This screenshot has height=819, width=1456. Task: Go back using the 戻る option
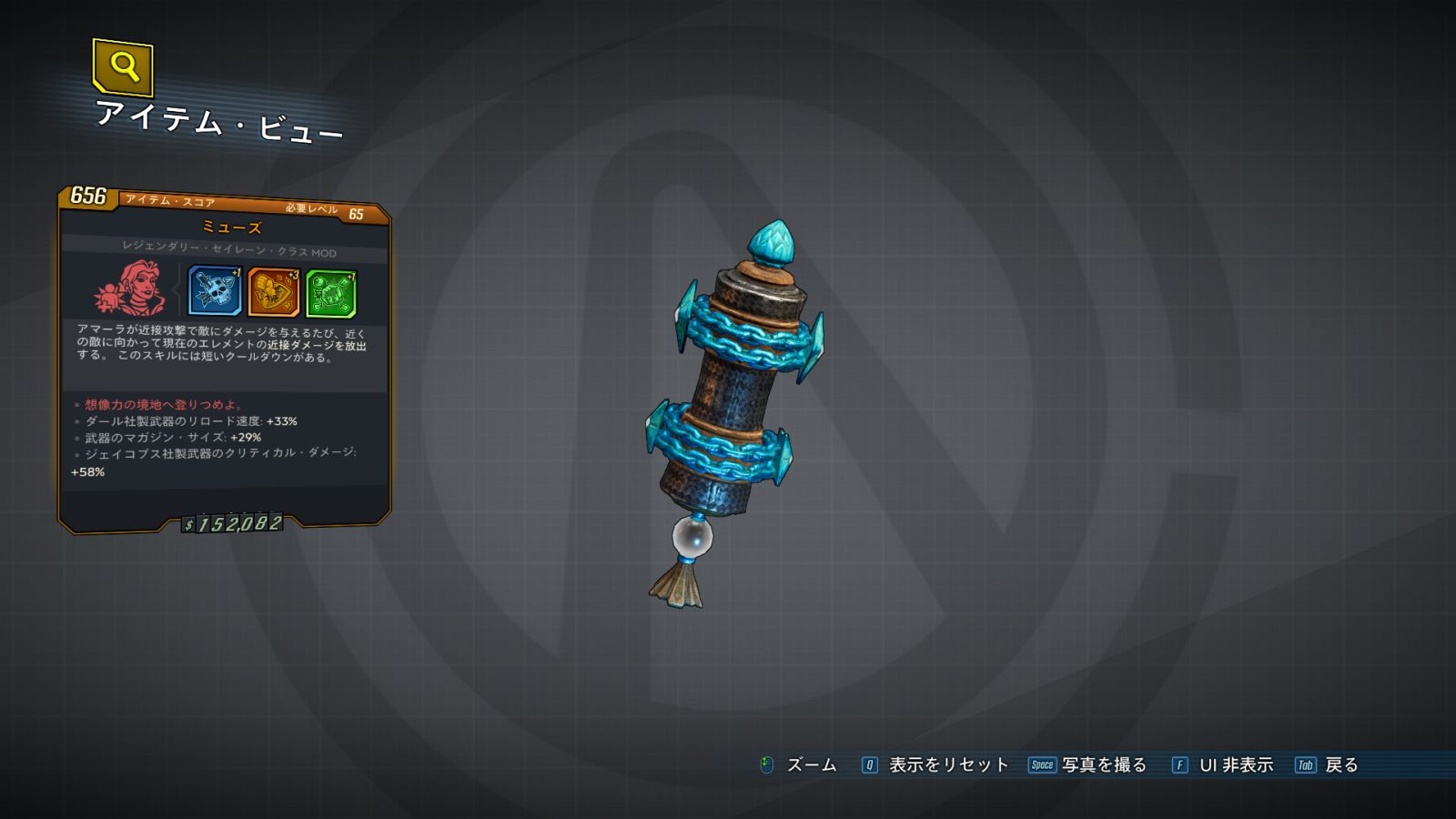point(1340,765)
